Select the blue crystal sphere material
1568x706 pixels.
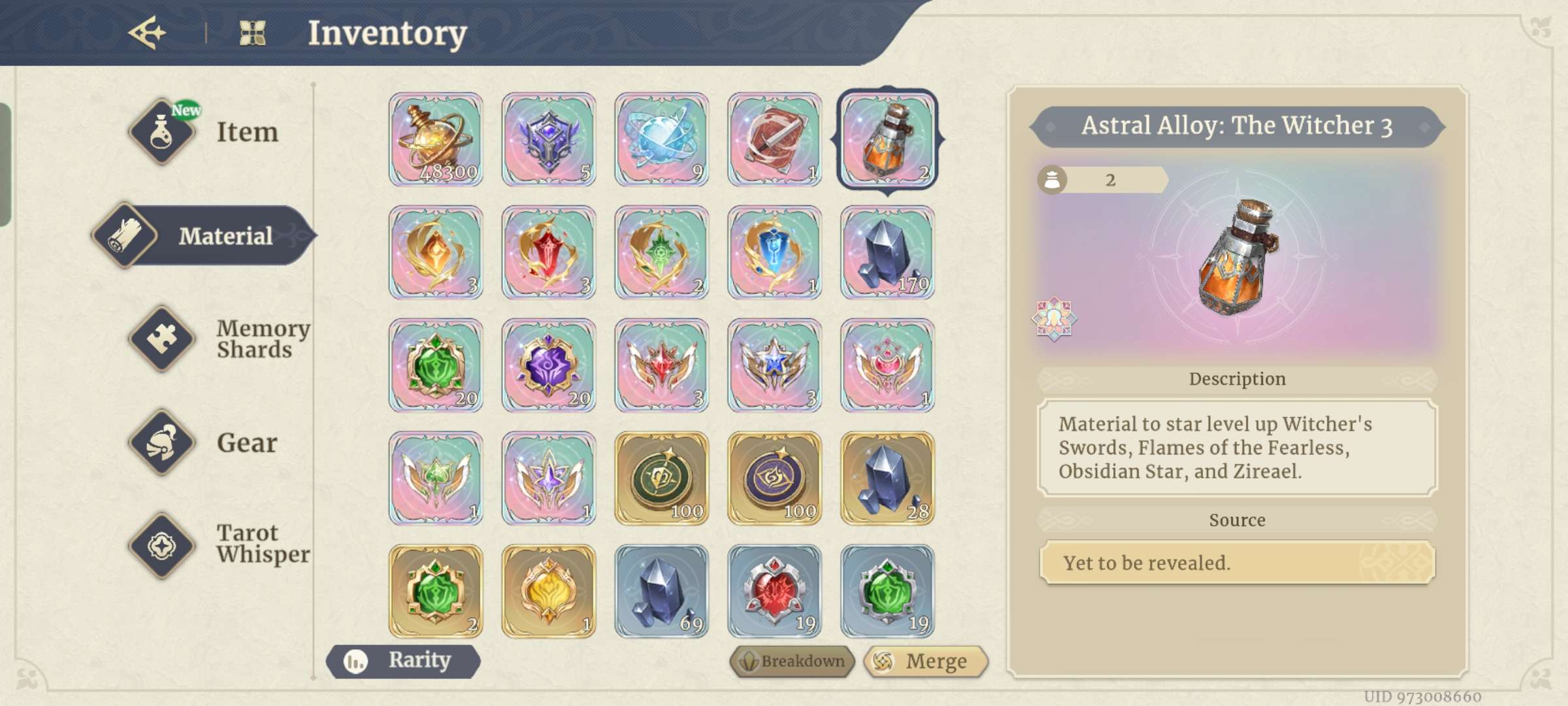click(x=662, y=139)
